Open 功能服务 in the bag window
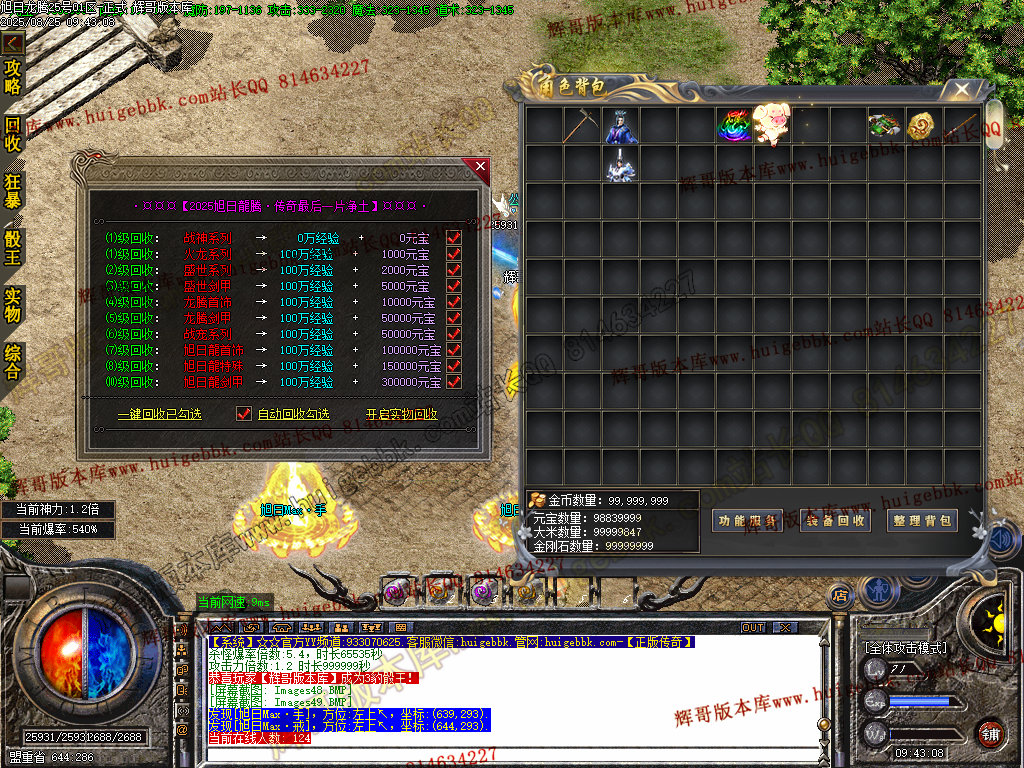1024x768 pixels. click(x=747, y=521)
